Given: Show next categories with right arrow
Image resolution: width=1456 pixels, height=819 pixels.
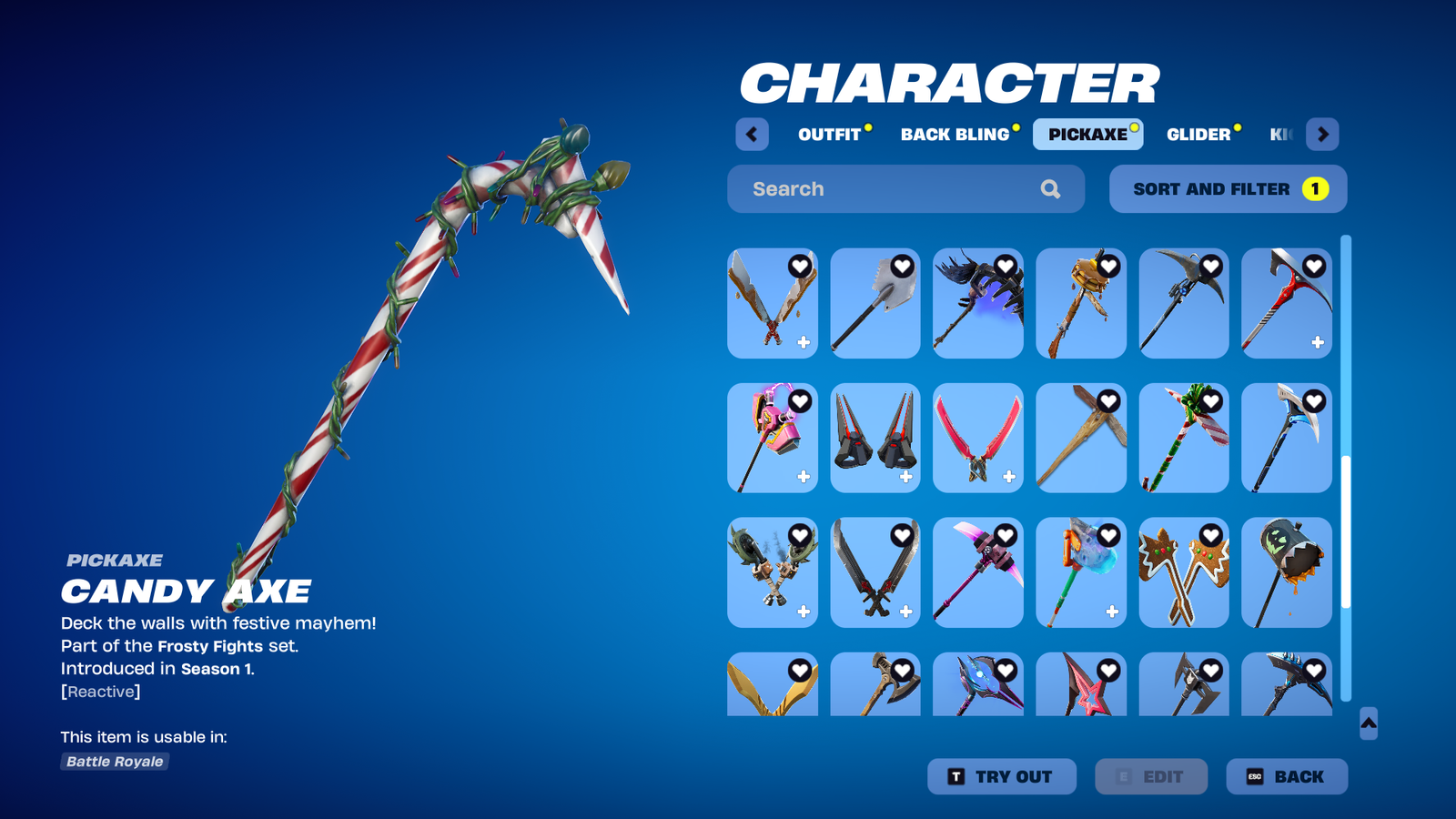Looking at the screenshot, I should tap(1322, 135).
